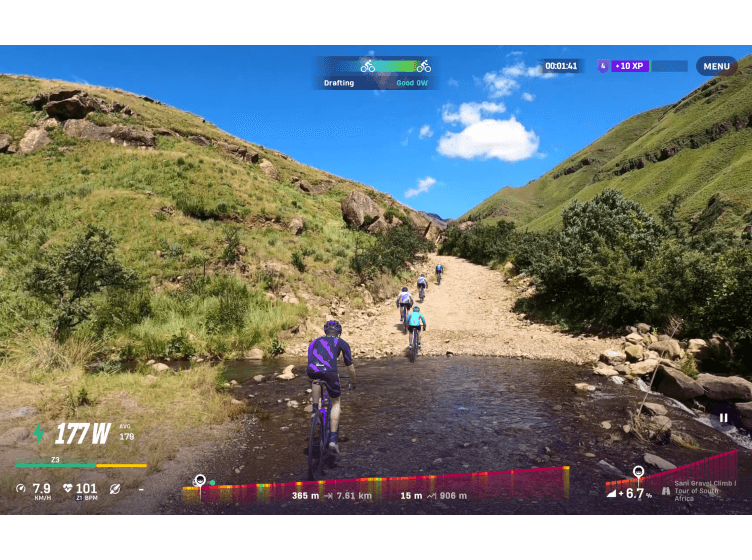This screenshot has height=560, width=752.
Task: Pause the ride with the pause icon
Action: click(723, 418)
